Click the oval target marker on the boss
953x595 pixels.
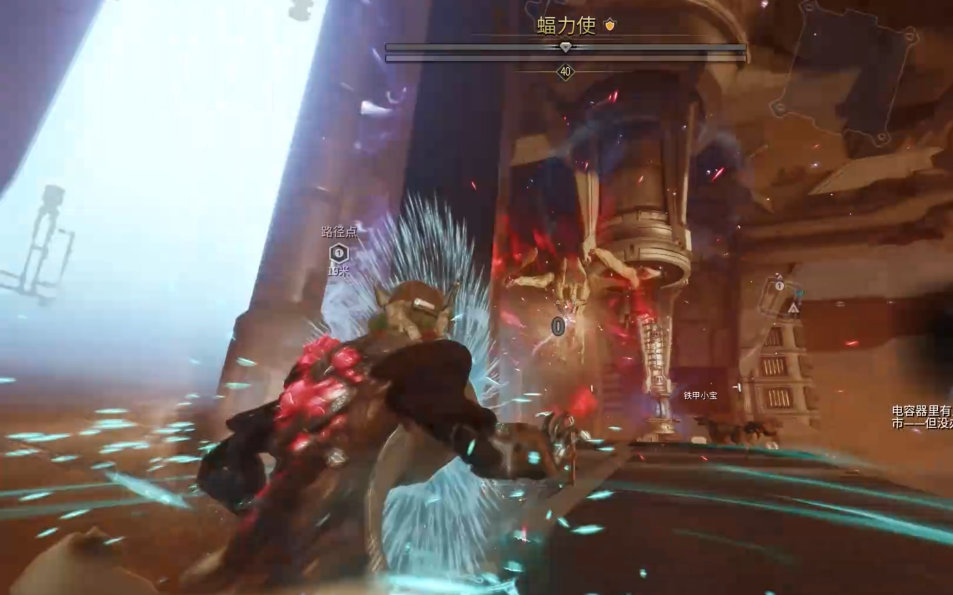558,325
